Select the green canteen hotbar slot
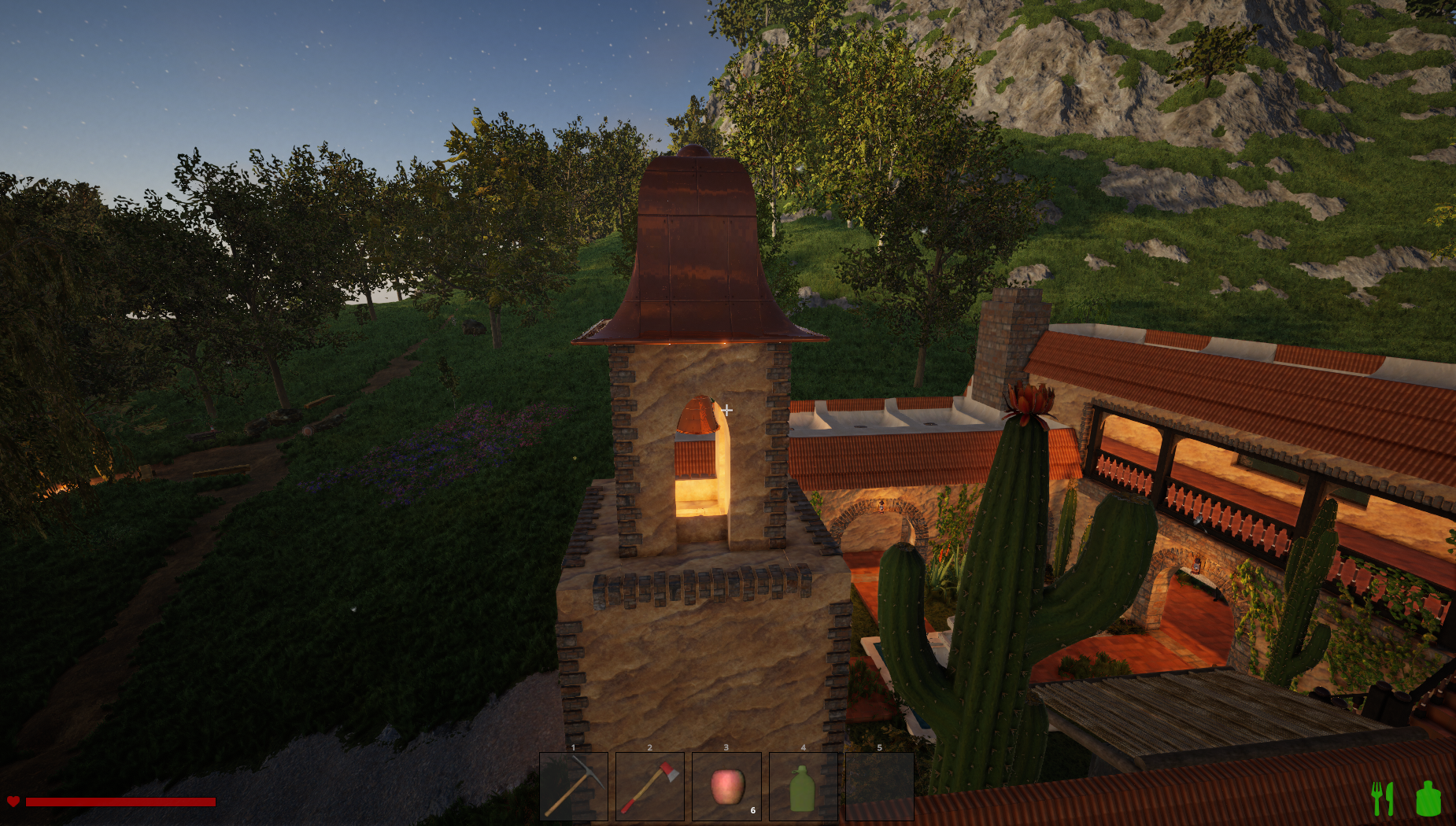 pos(803,786)
